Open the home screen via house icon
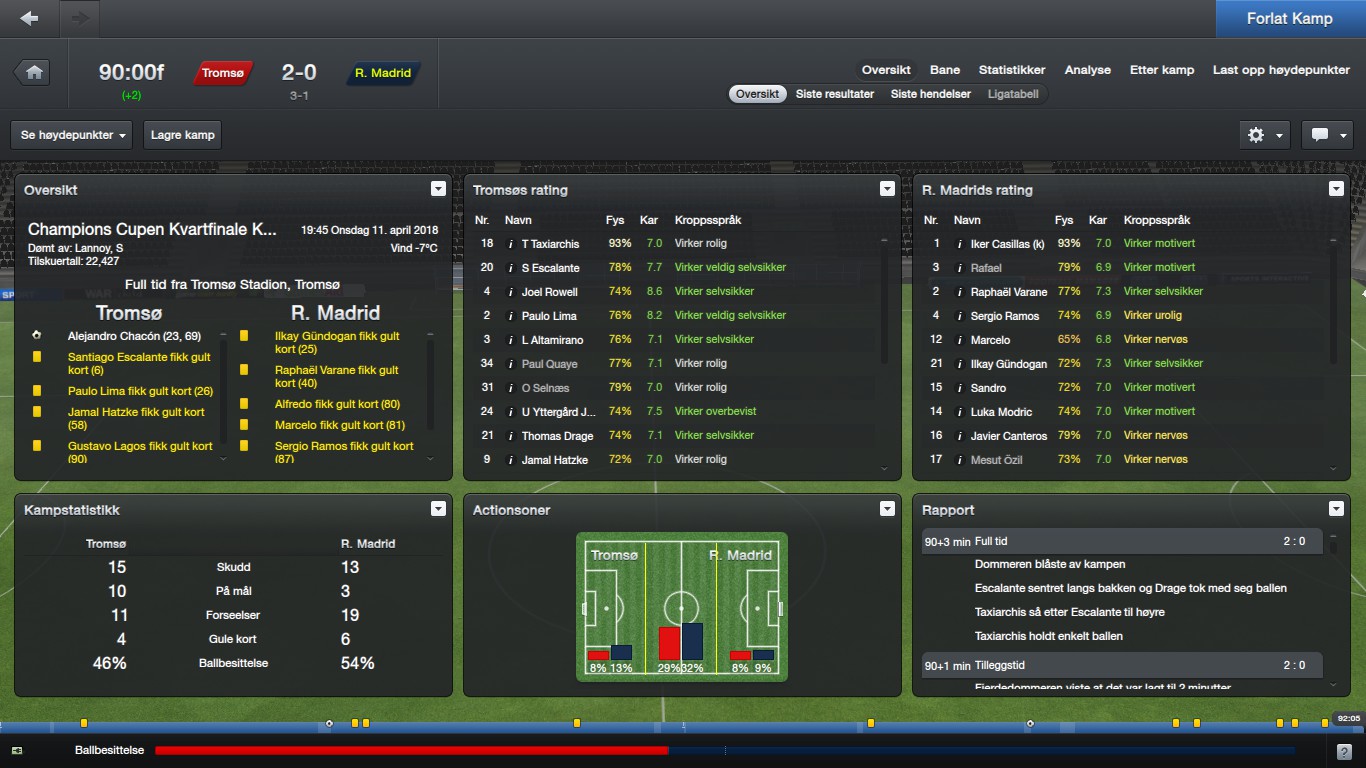Image resolution: width=1366 pixels, height=768 pixels. (x=34, y=72)
